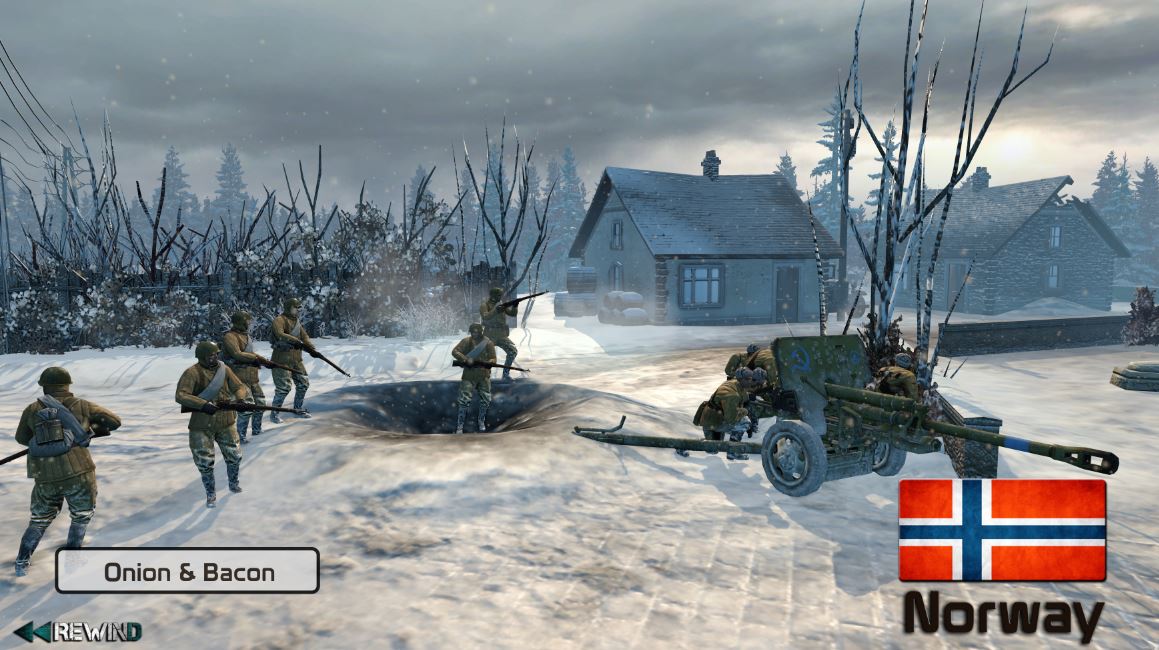Click the Onion & Bacon name box
The width and height of the screenshot is (1159, 650).
187,571
